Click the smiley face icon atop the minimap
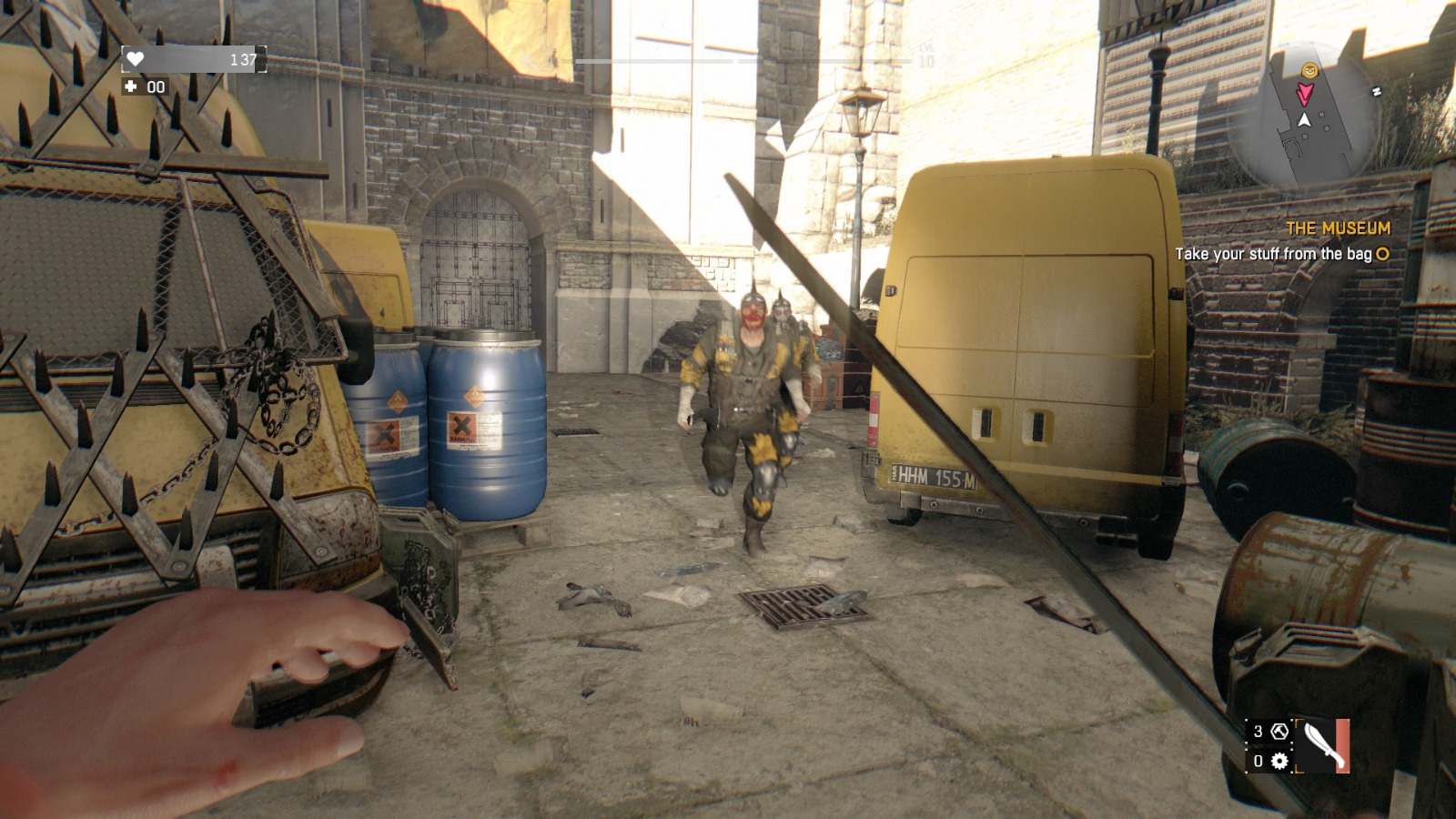Image resolution: width=1456 pixels, height=819 pixels. coord(1310,70)
